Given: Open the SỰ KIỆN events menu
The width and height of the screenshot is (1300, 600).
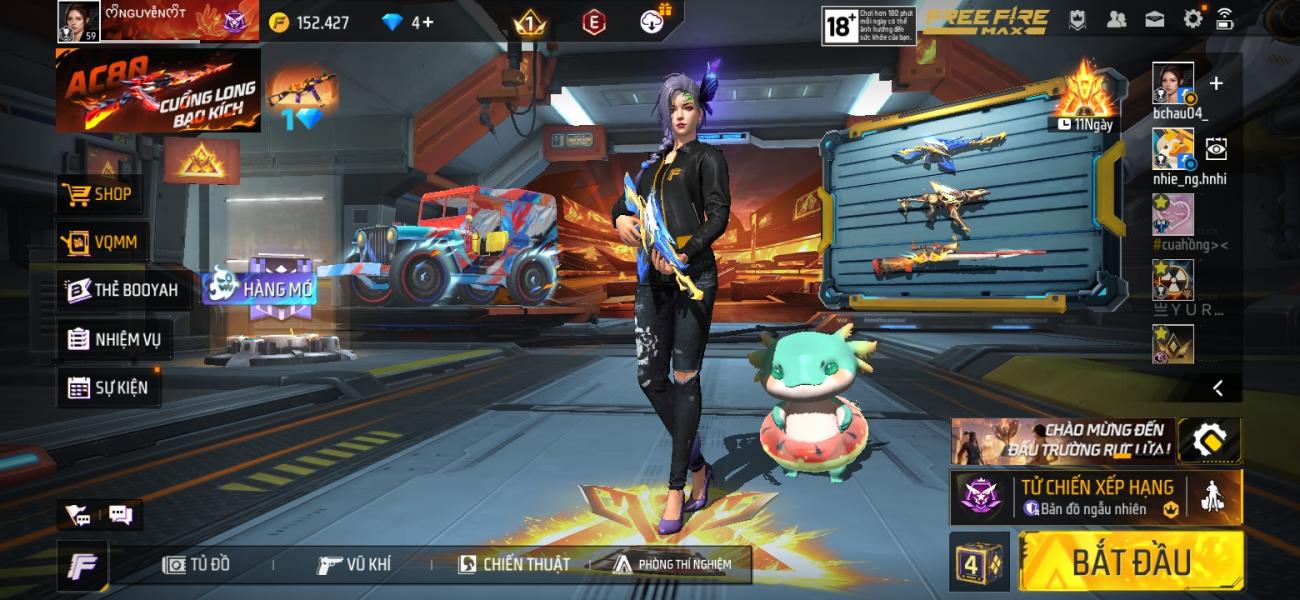Looking at the screenshot, I should click(x=107, y=387).
